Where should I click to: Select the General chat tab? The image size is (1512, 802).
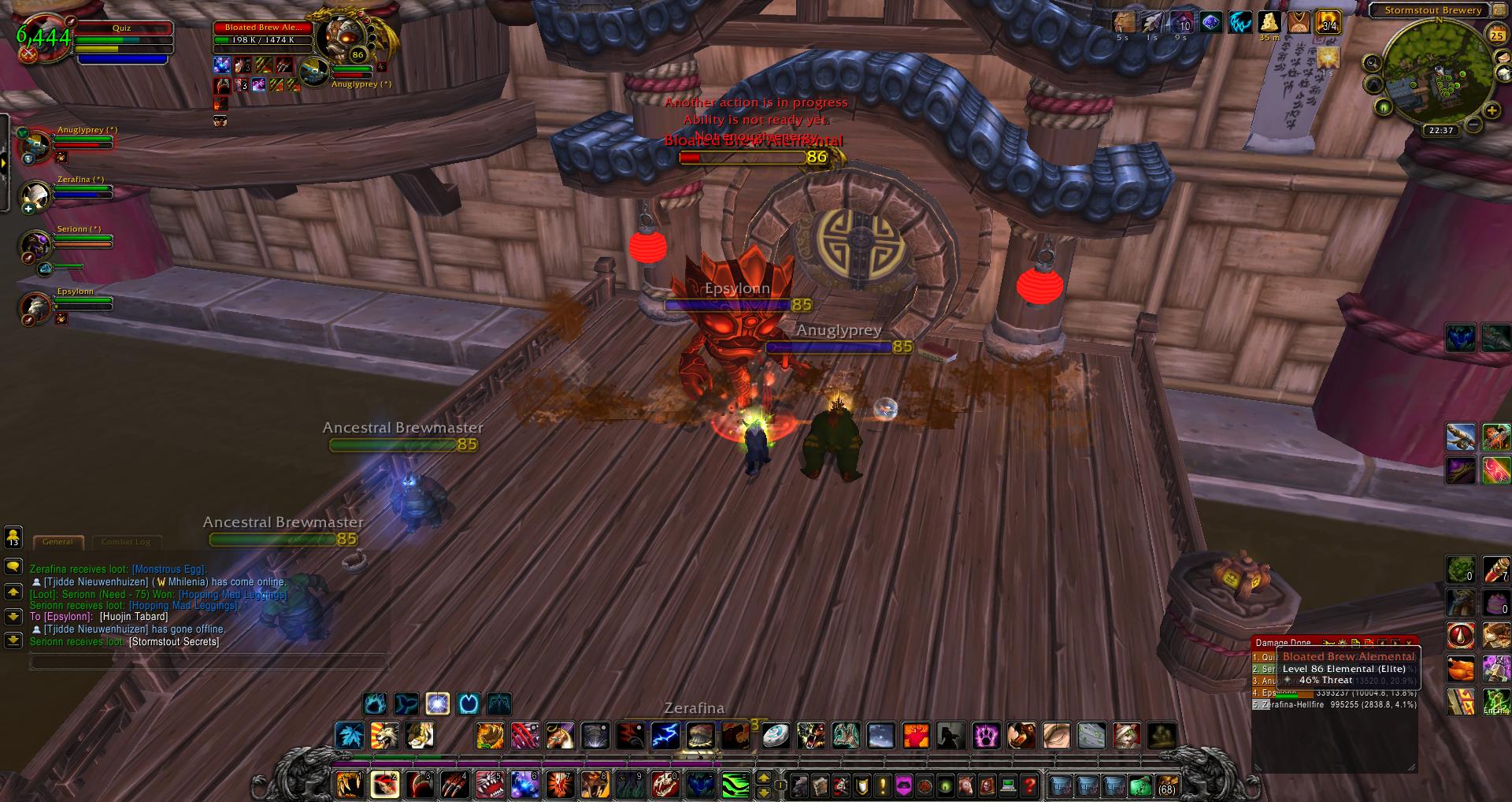tap(57, 542)
